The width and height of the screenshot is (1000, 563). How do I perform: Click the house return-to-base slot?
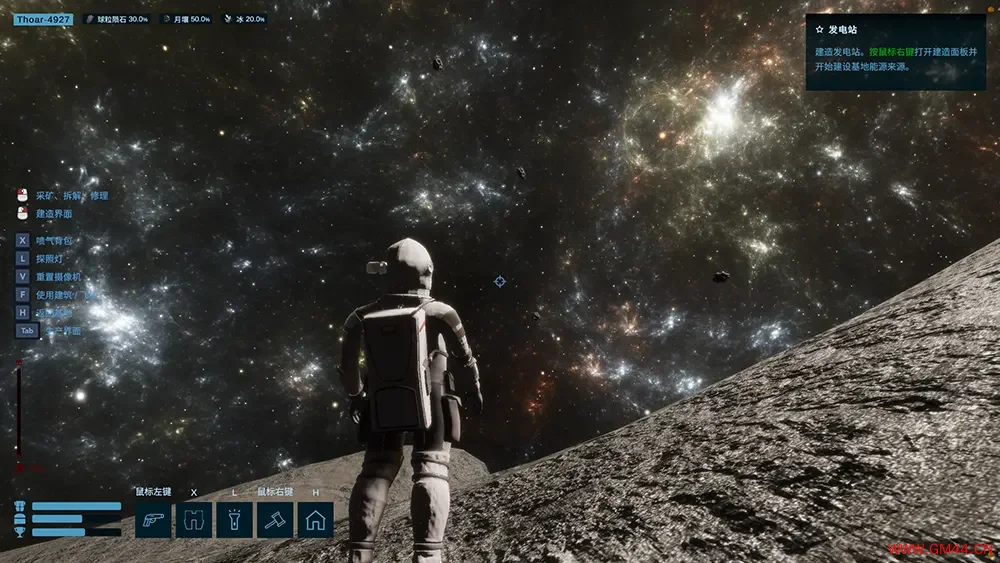pyautogui.click(x=315, y=520)
